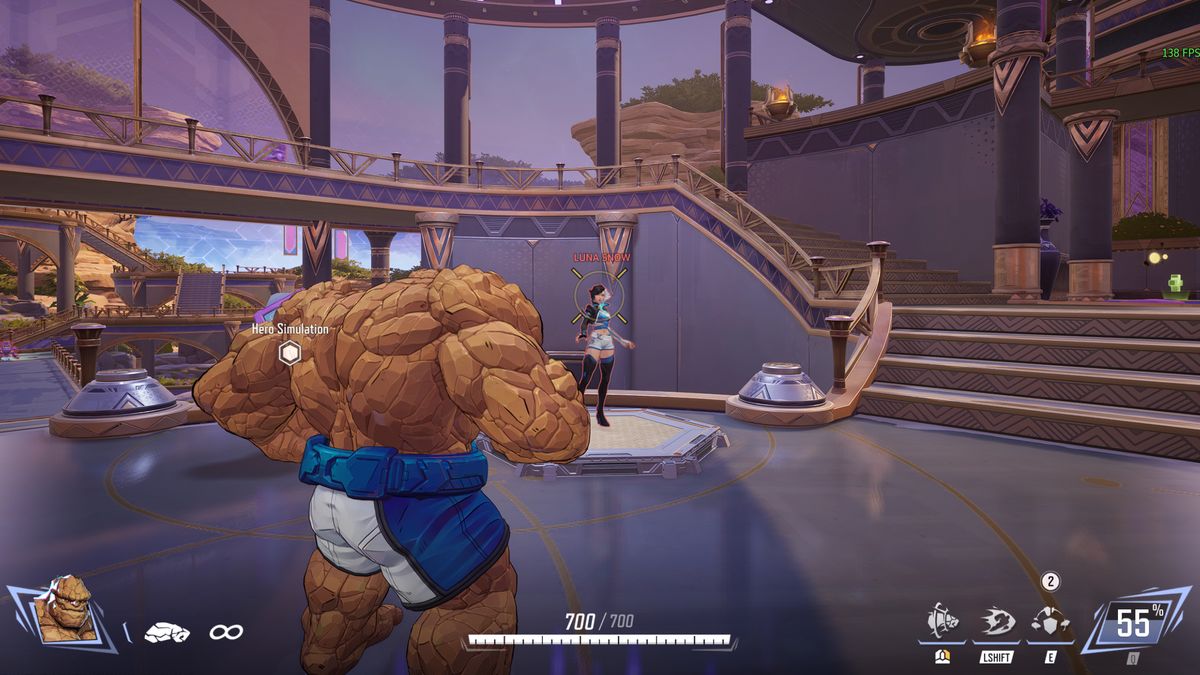
Task: Use the flaming charge dash ability
Action: point(996,620)
